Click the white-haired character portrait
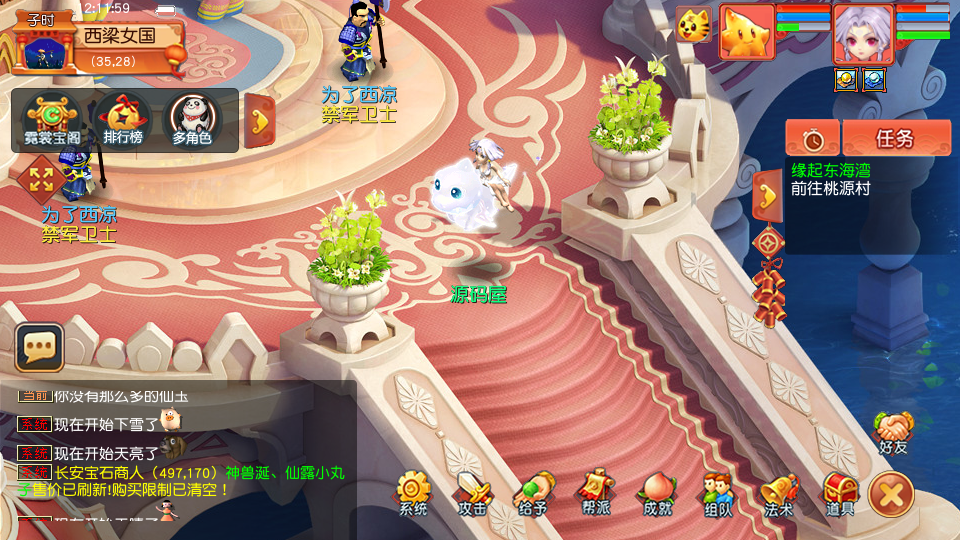This screenshot has height=540, width=960. point(862,33)
